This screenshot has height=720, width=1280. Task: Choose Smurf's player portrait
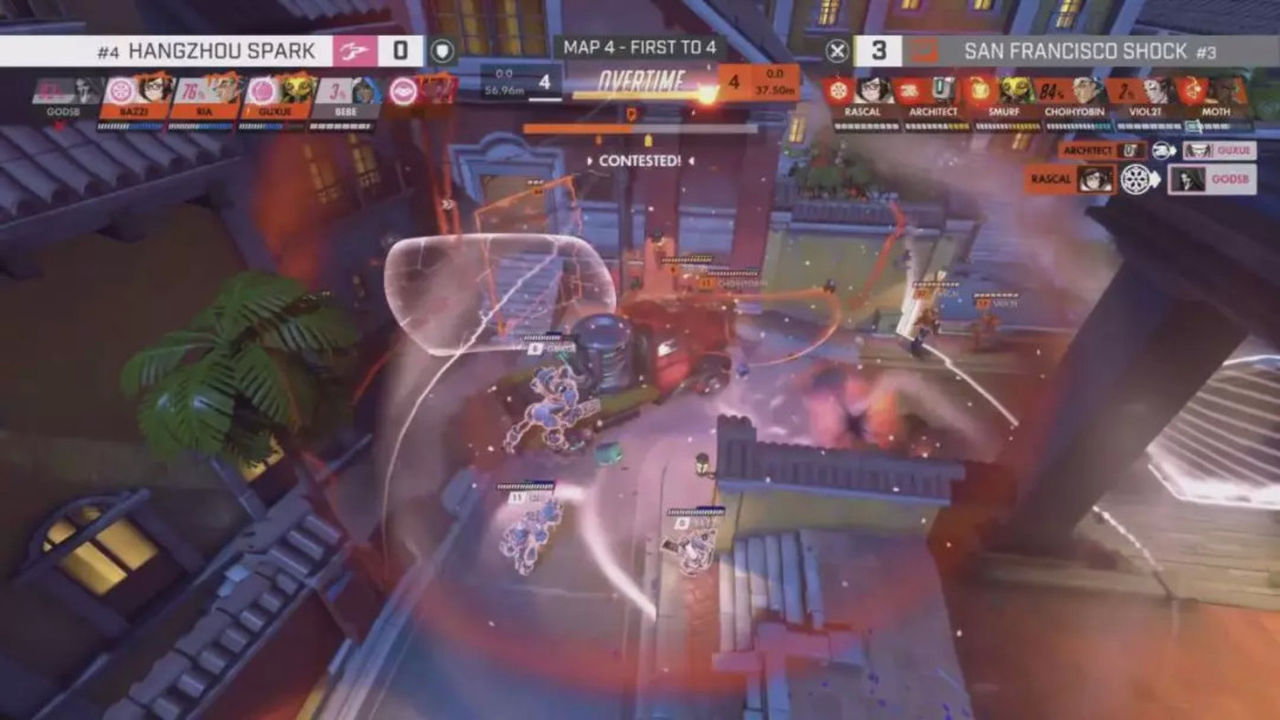pos(1003,93)
